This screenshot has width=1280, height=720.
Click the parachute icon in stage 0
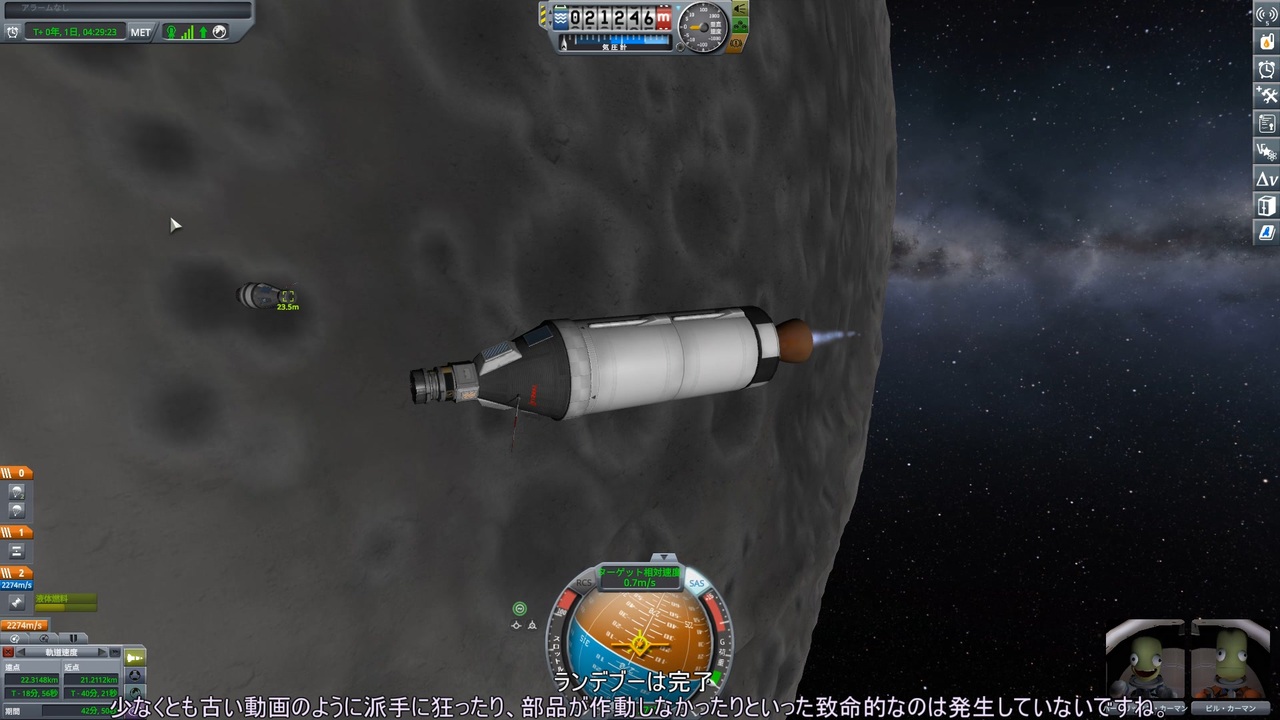click(17, 490)
